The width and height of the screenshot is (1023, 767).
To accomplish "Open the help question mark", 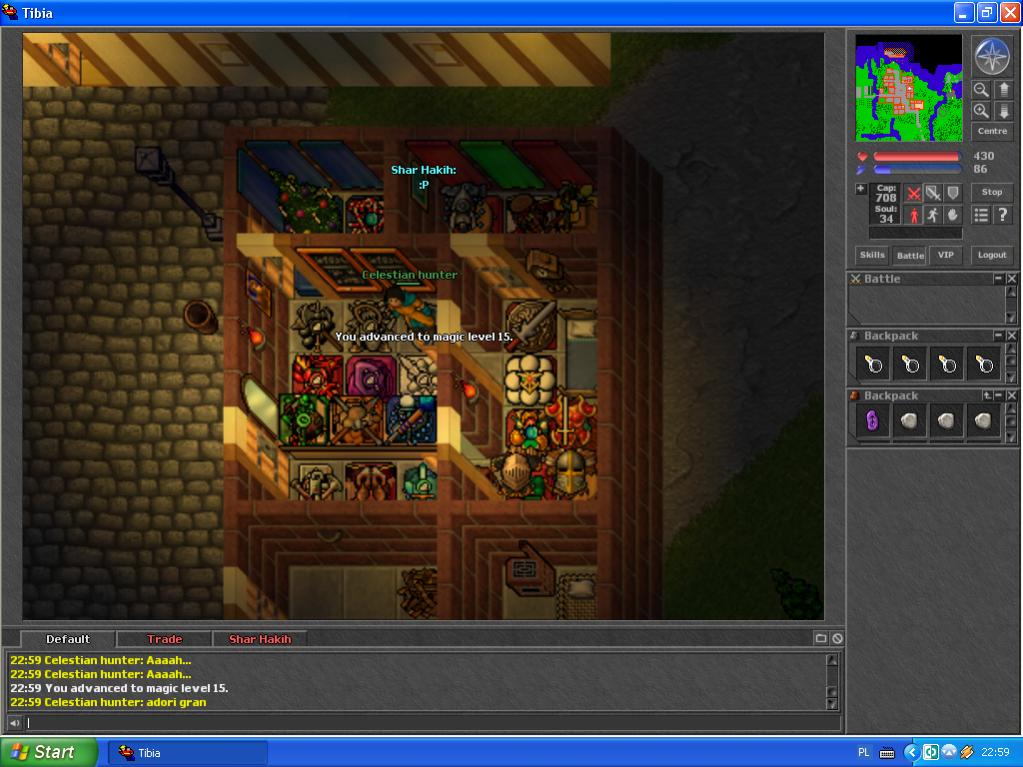I will (x=1002, y=215).
